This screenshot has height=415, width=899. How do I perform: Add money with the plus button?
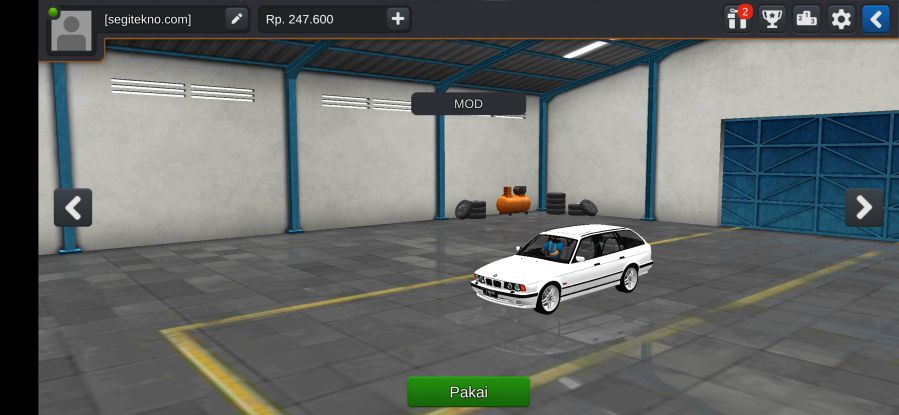coord(398,19)
